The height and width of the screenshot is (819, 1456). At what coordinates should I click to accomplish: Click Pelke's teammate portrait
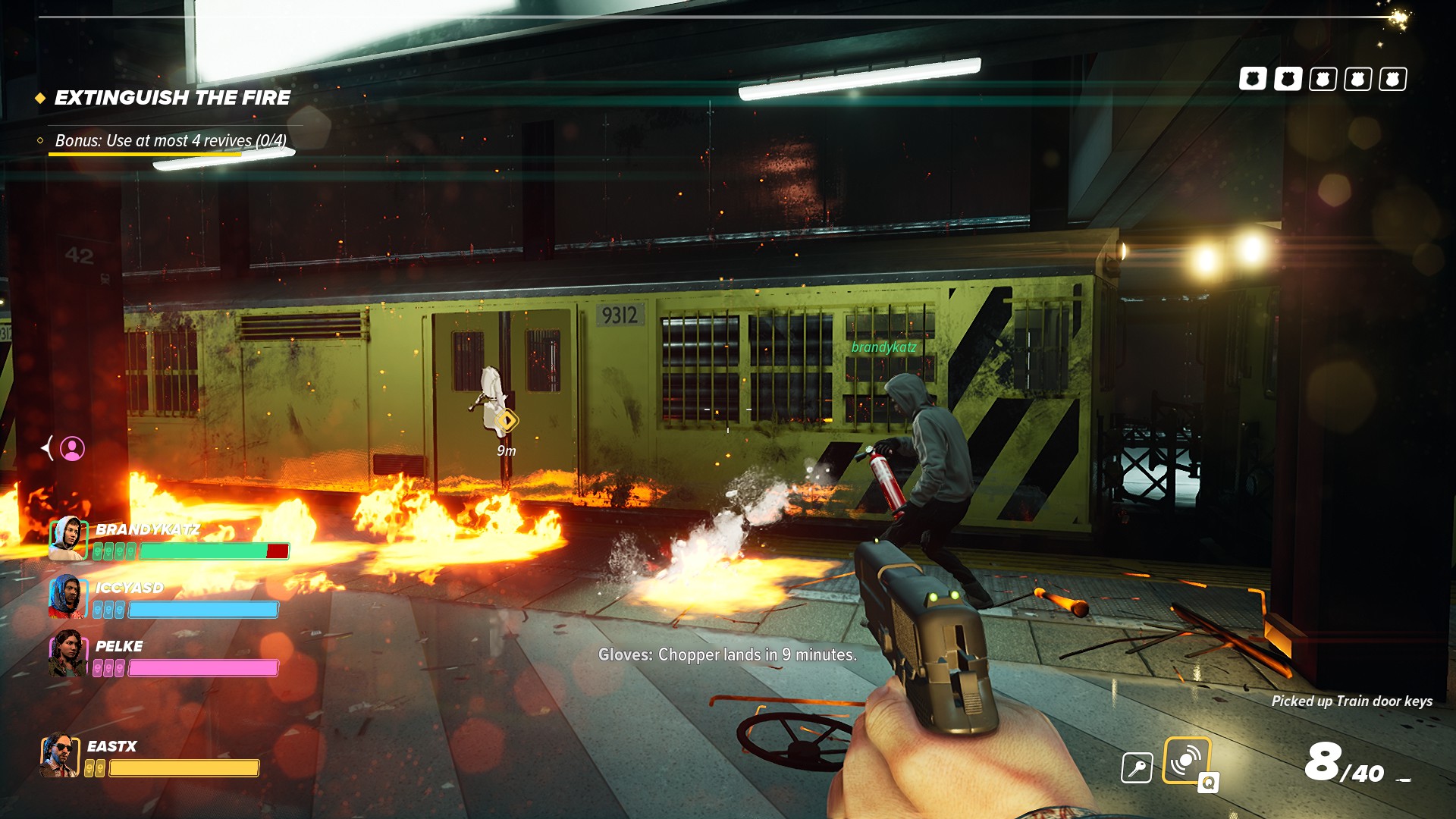point(67,654)
